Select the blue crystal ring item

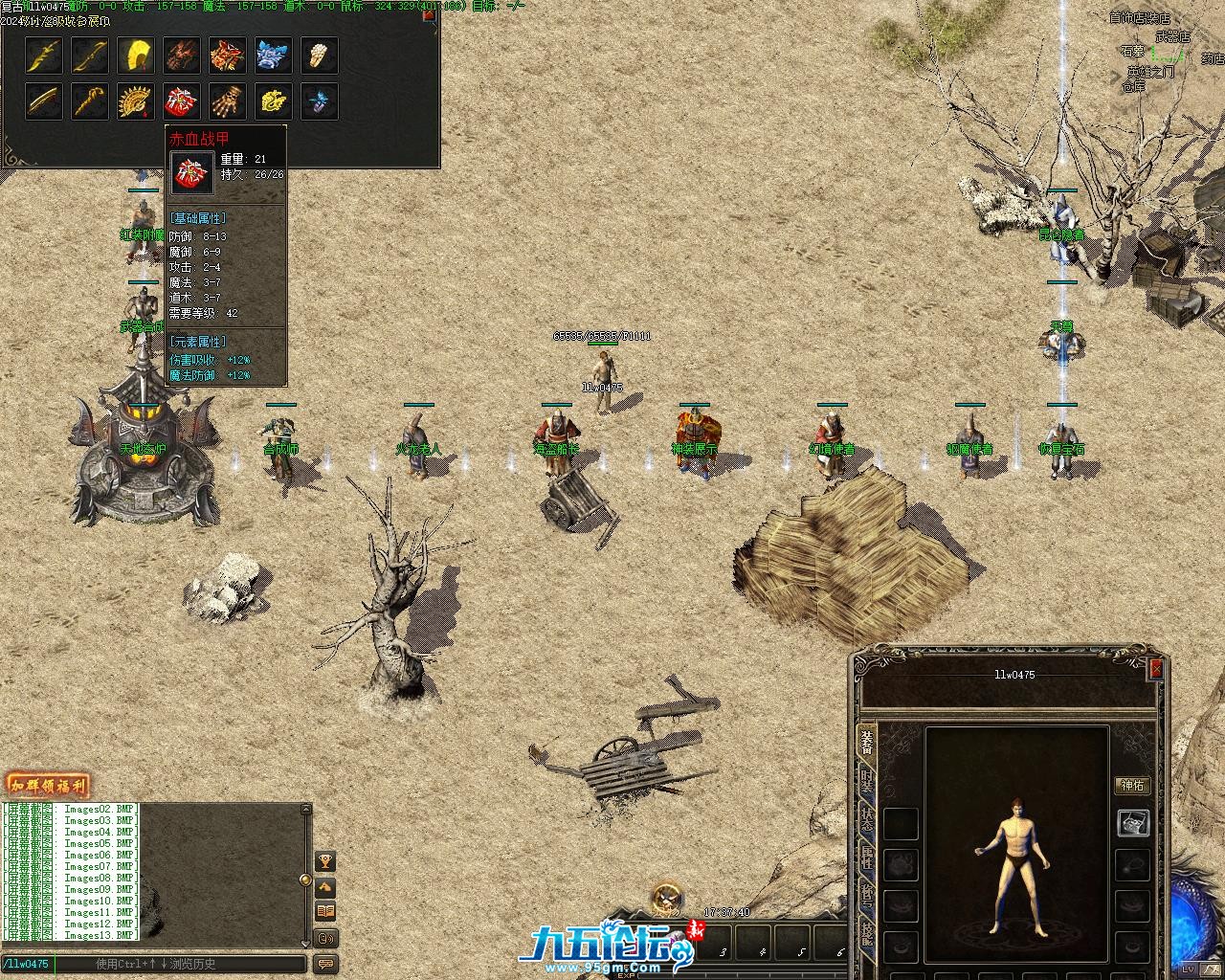[319, 100]
